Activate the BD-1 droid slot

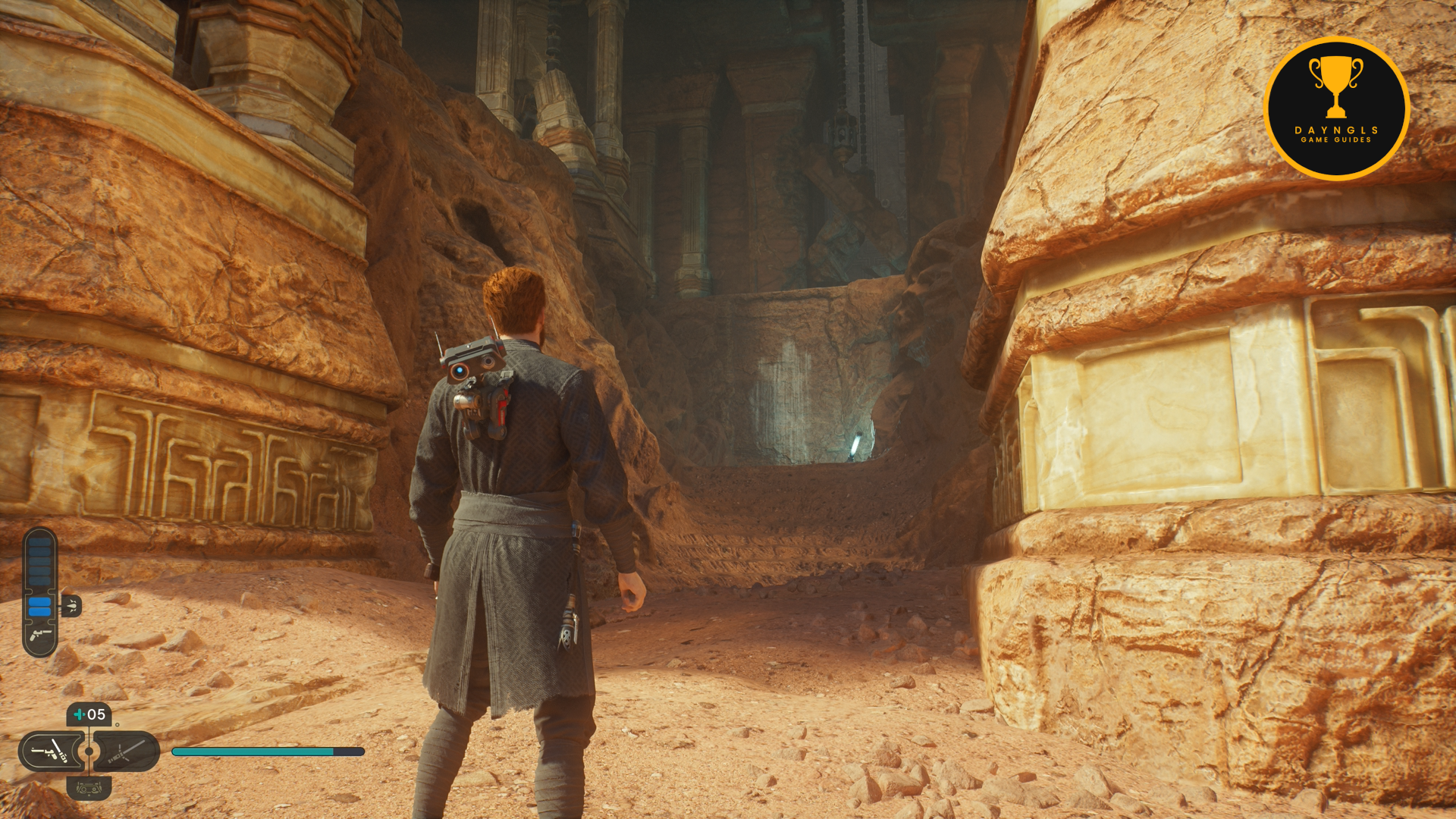(x=89, y=789)
